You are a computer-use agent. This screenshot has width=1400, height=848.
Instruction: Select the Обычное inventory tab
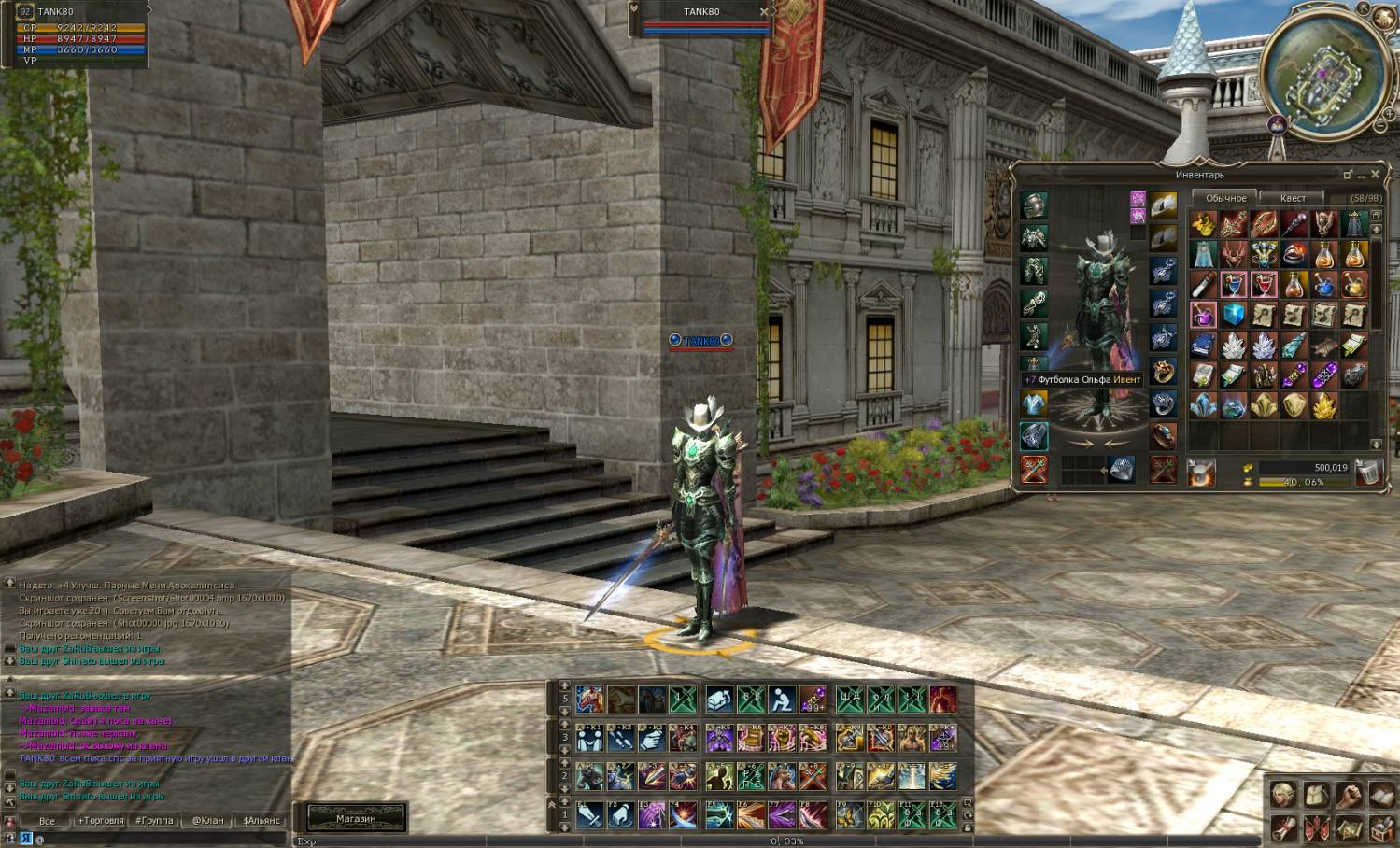coord(1225,198)
